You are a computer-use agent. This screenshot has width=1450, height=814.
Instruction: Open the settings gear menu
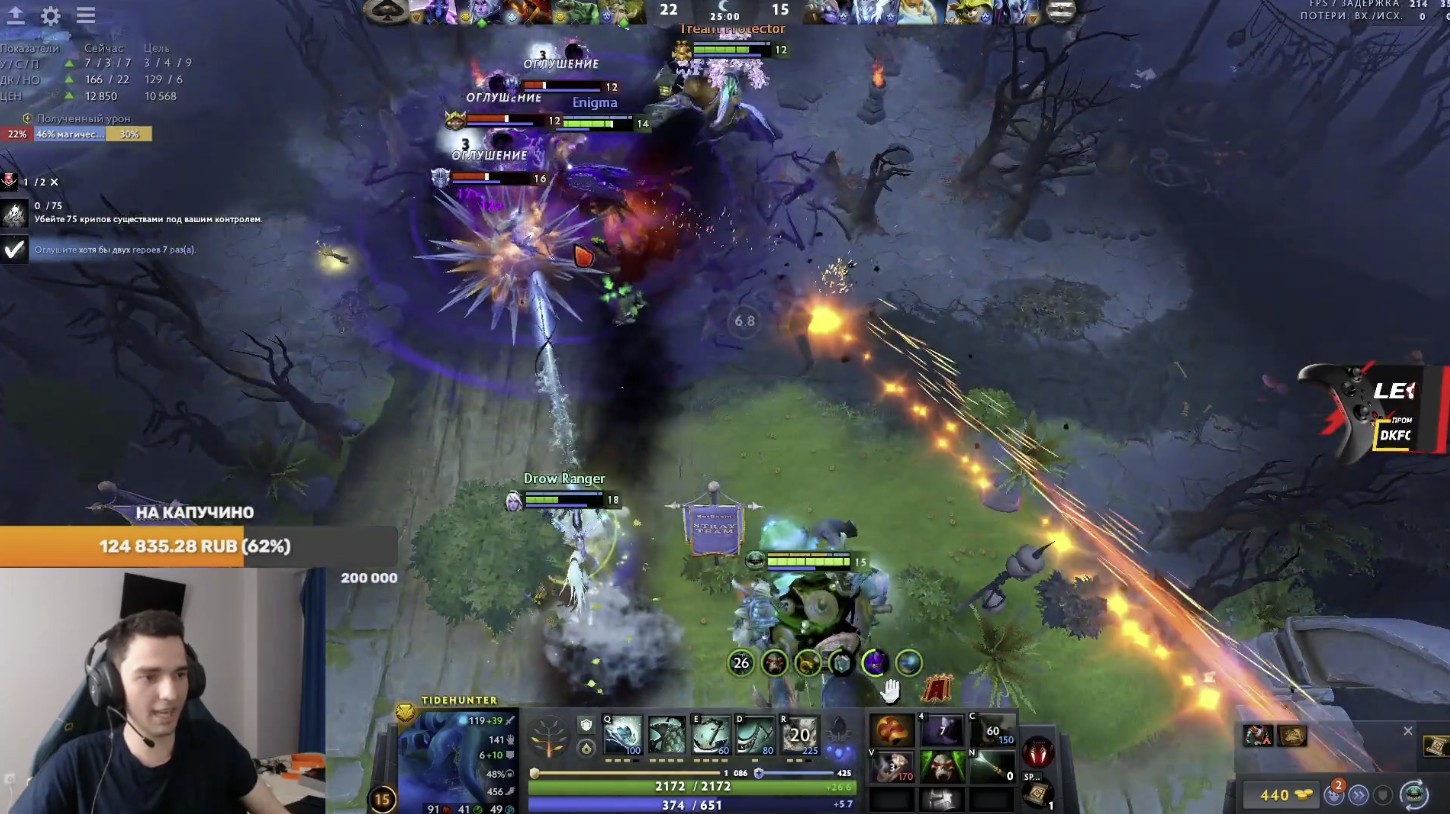[51, 16]
